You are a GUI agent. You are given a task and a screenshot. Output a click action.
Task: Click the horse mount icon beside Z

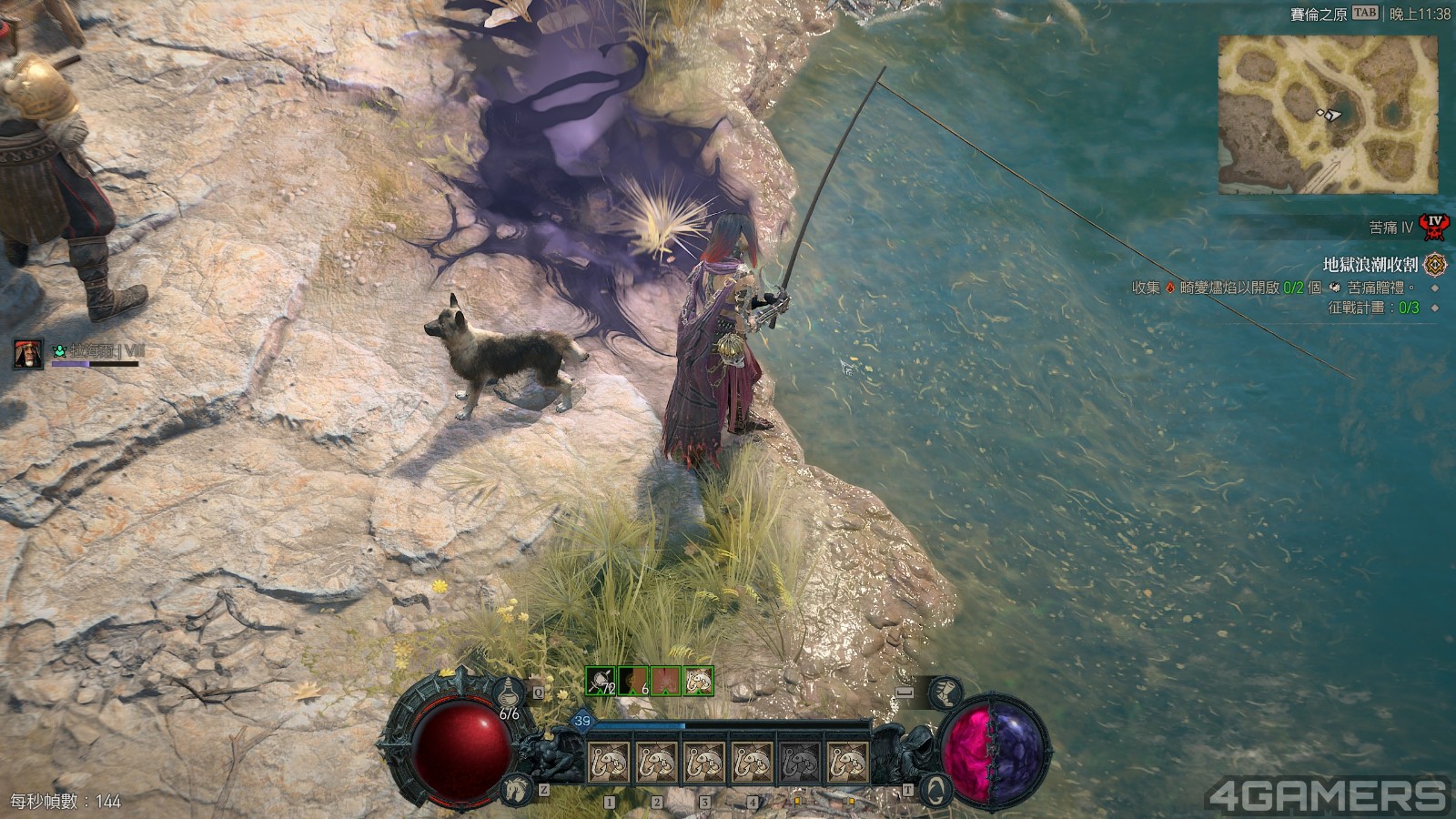(x=515, y=788)
